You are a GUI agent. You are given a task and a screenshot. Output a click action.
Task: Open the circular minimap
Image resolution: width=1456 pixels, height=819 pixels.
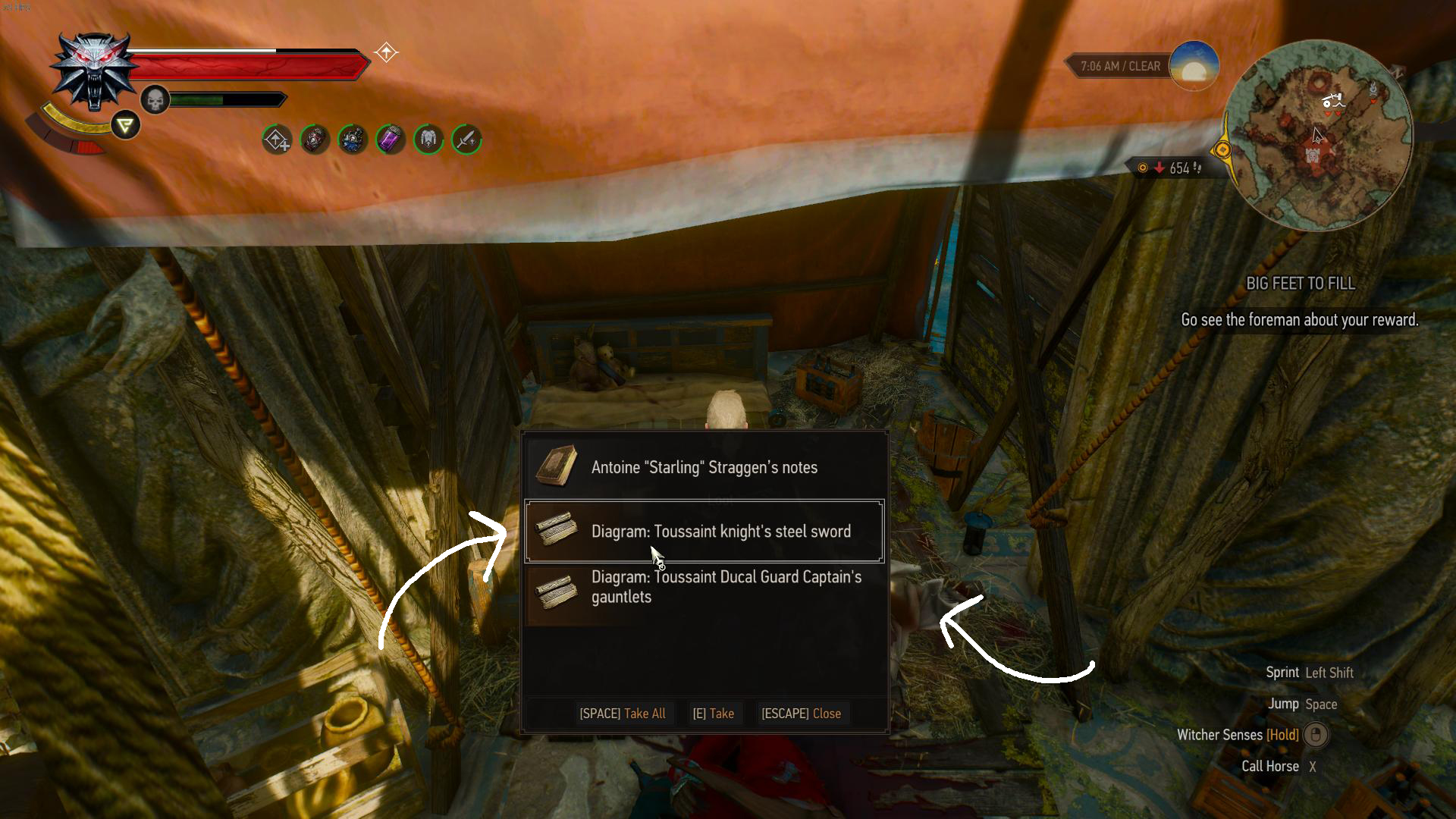click(x=1318, y=135)
